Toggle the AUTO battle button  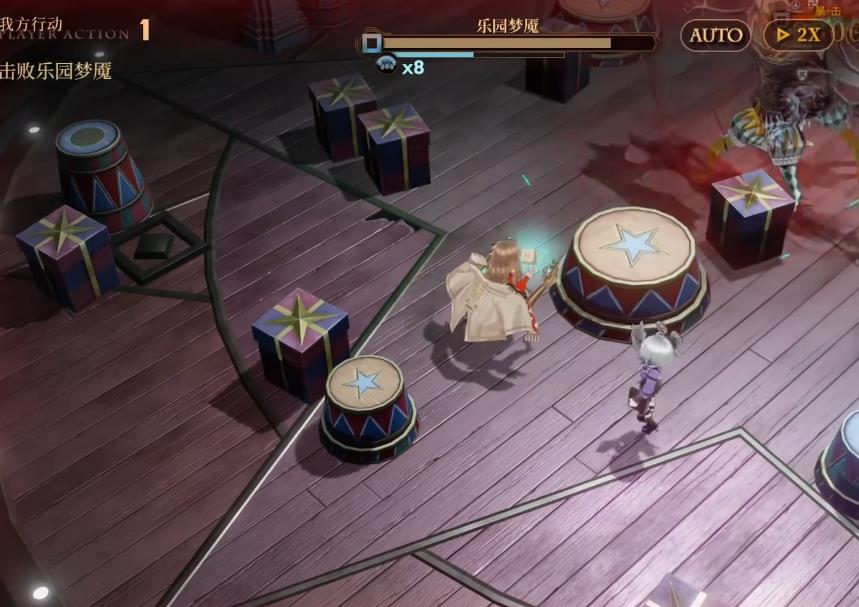716,36
